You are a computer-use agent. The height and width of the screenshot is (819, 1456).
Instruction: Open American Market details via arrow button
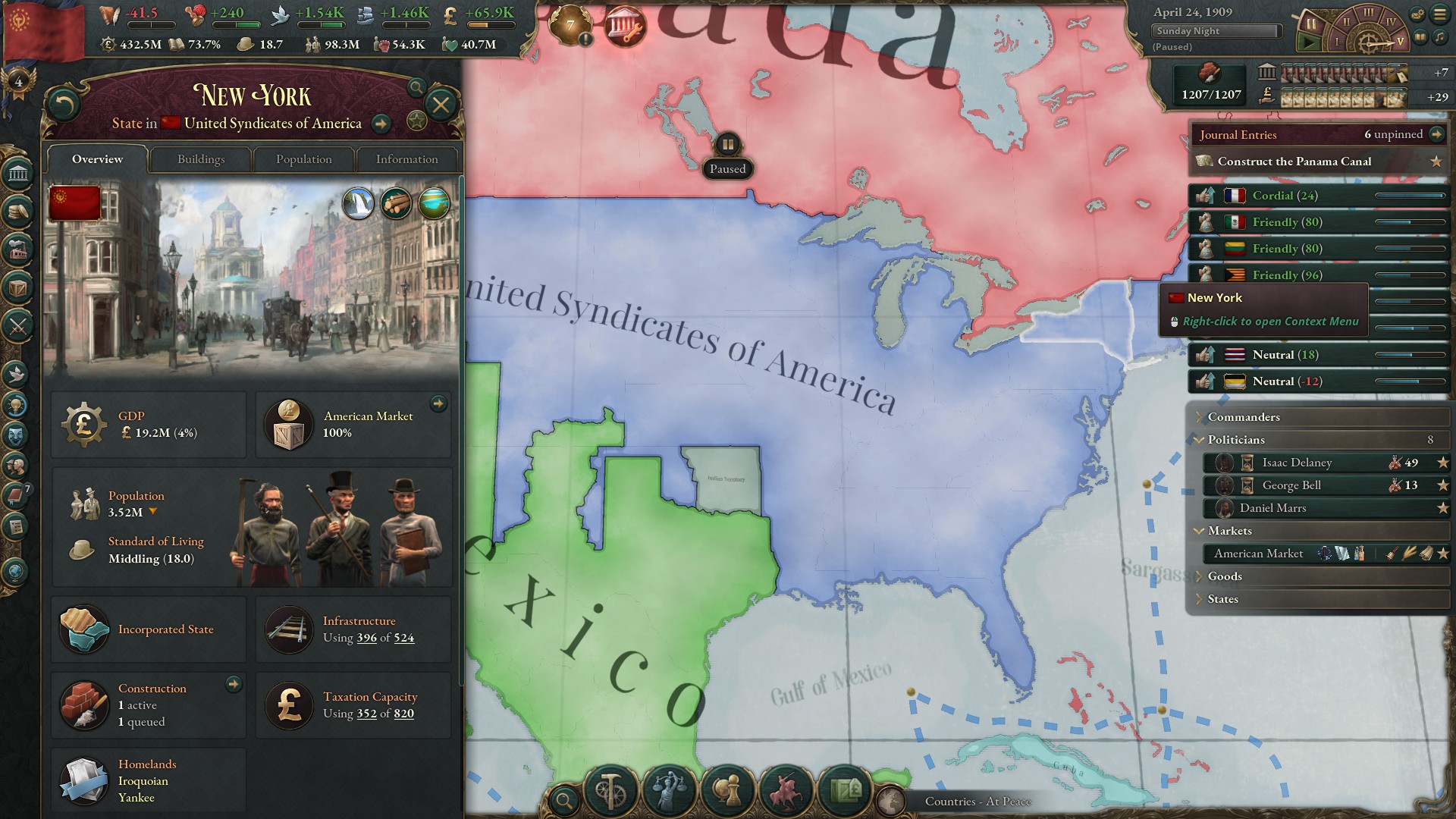(x=438, y=405)
